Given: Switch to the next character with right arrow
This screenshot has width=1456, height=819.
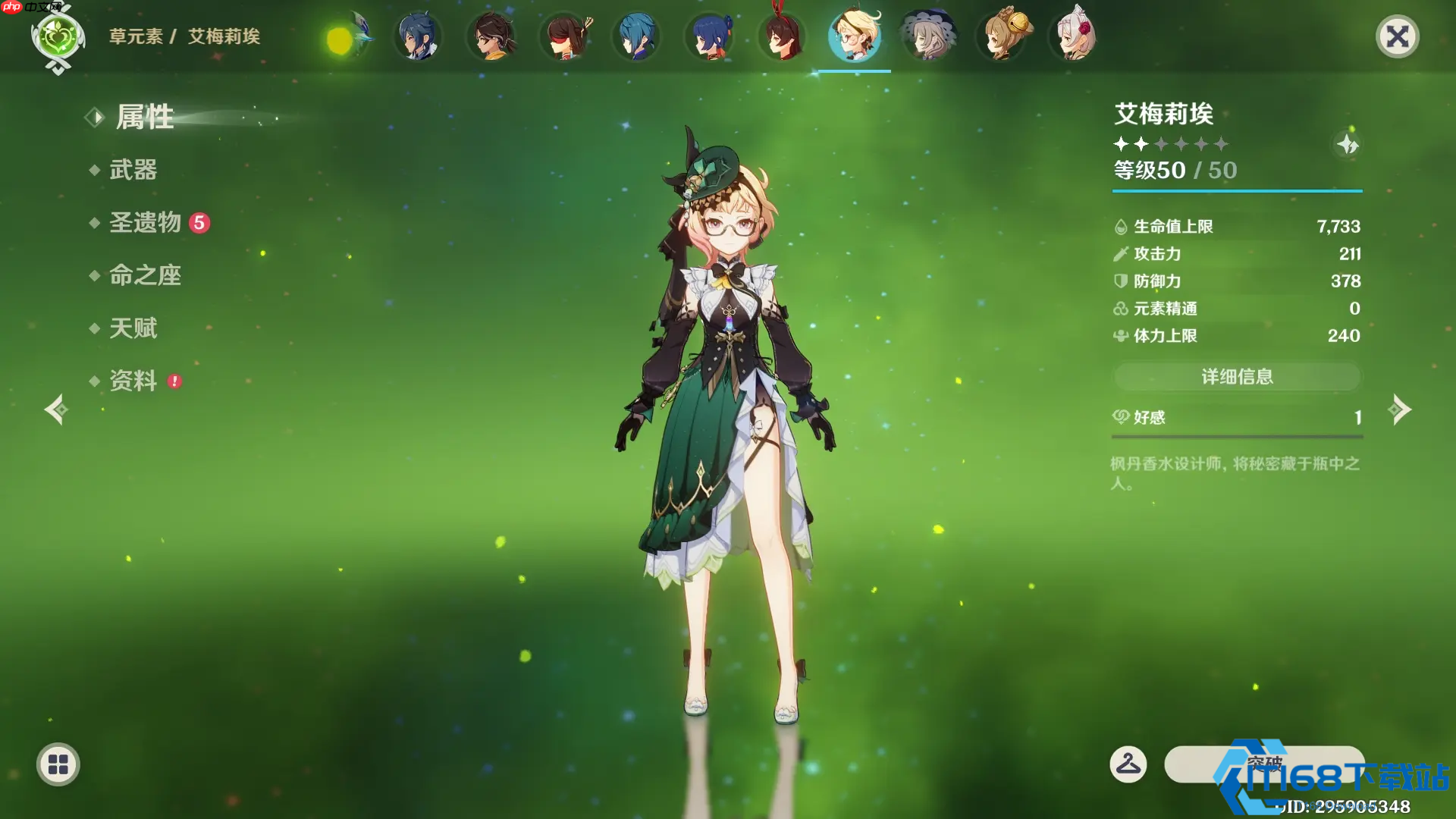Looking at the screenshot, I should click(1399, 410).
